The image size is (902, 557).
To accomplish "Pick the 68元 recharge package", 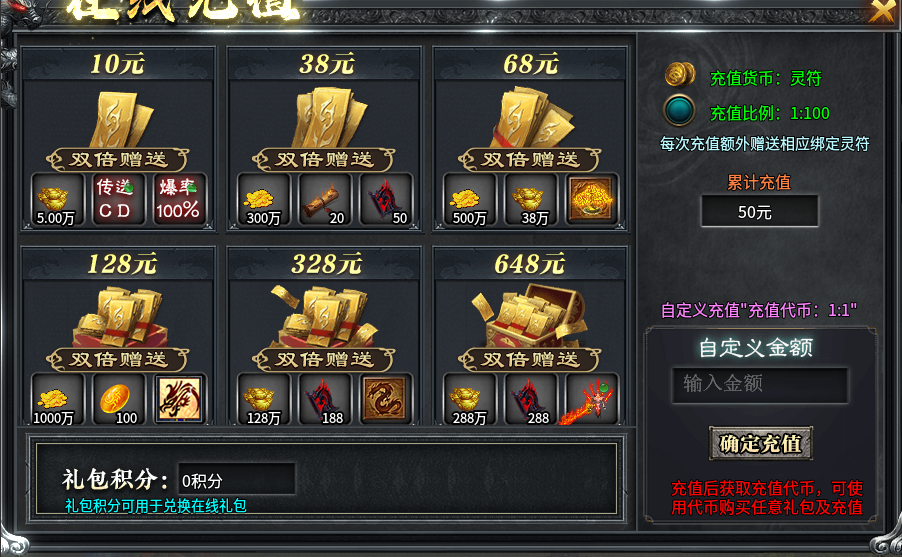I will click(531, 122).
